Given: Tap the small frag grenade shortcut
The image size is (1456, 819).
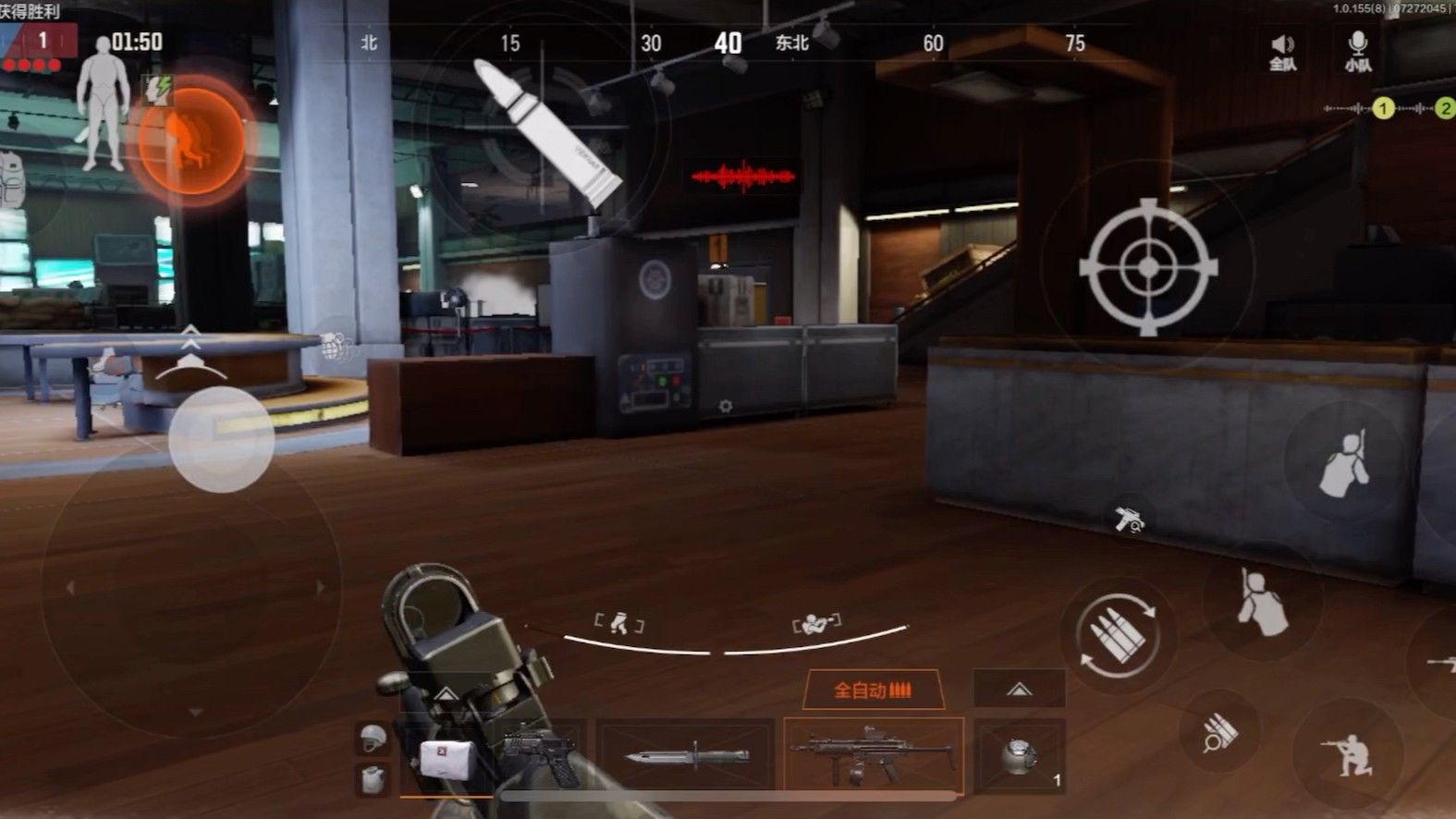Looking at the screenshot, I should [x=335, y=346].
